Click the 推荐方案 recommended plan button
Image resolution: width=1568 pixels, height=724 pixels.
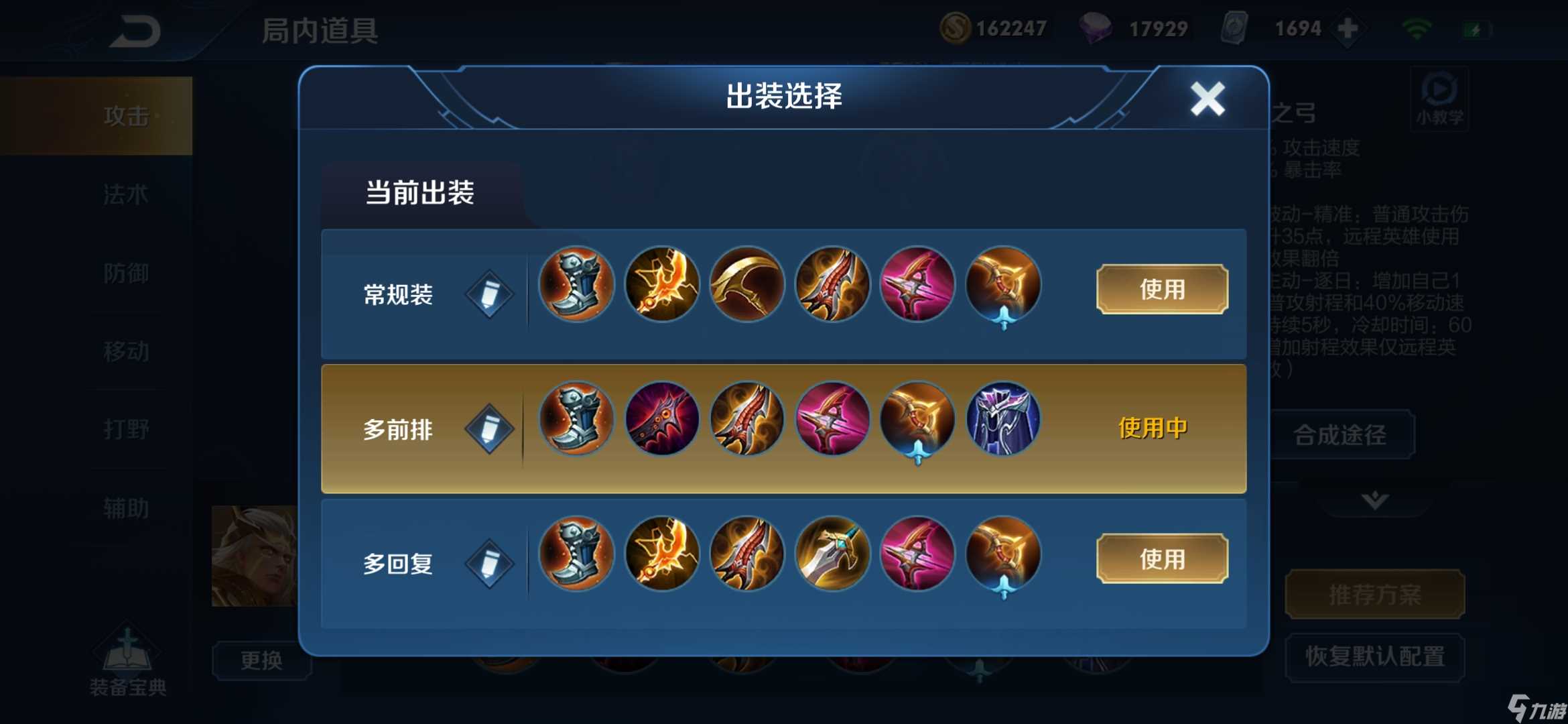coord(1375,593)
